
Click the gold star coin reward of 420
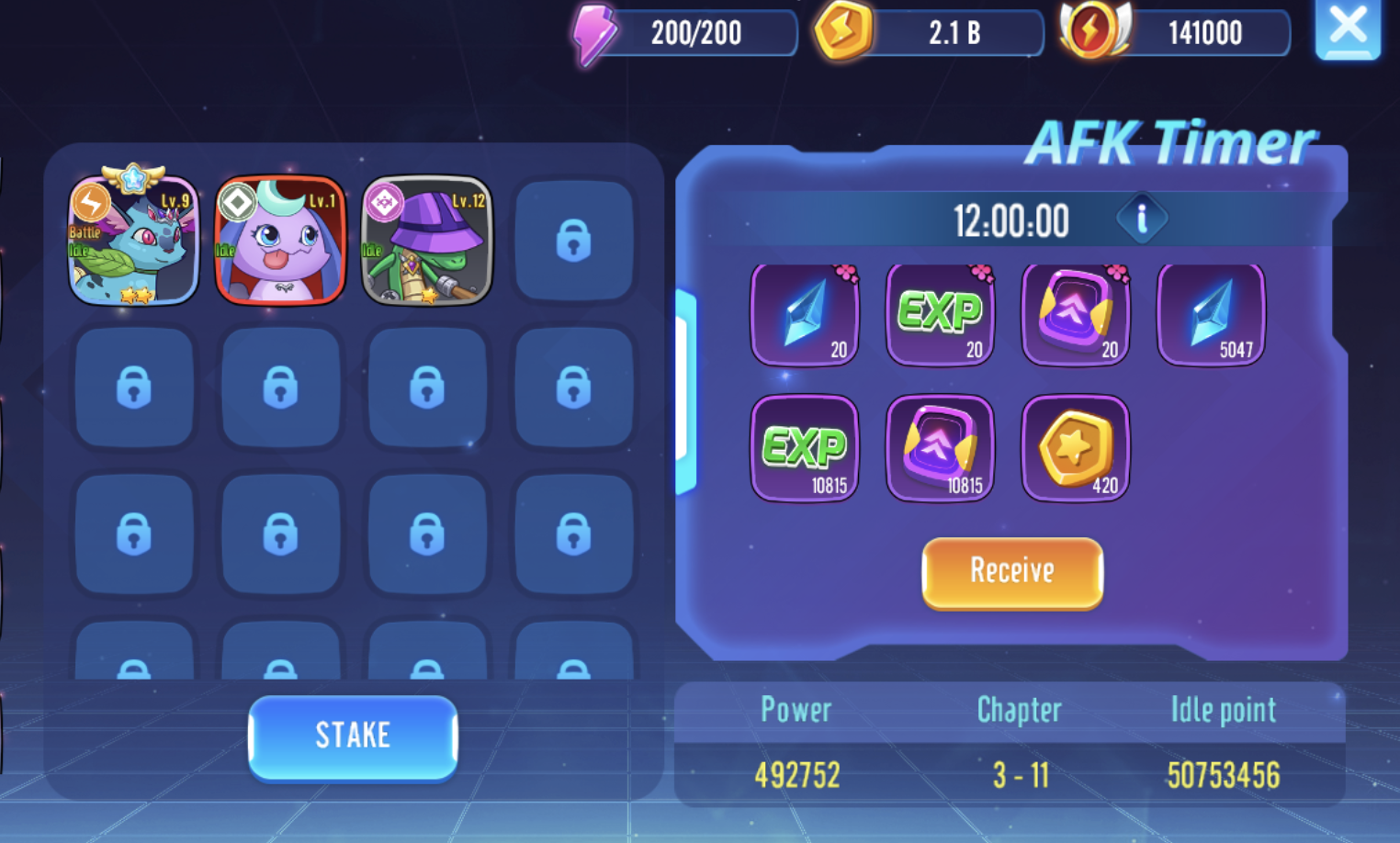pyautogui.click(x=1075, y=449)
